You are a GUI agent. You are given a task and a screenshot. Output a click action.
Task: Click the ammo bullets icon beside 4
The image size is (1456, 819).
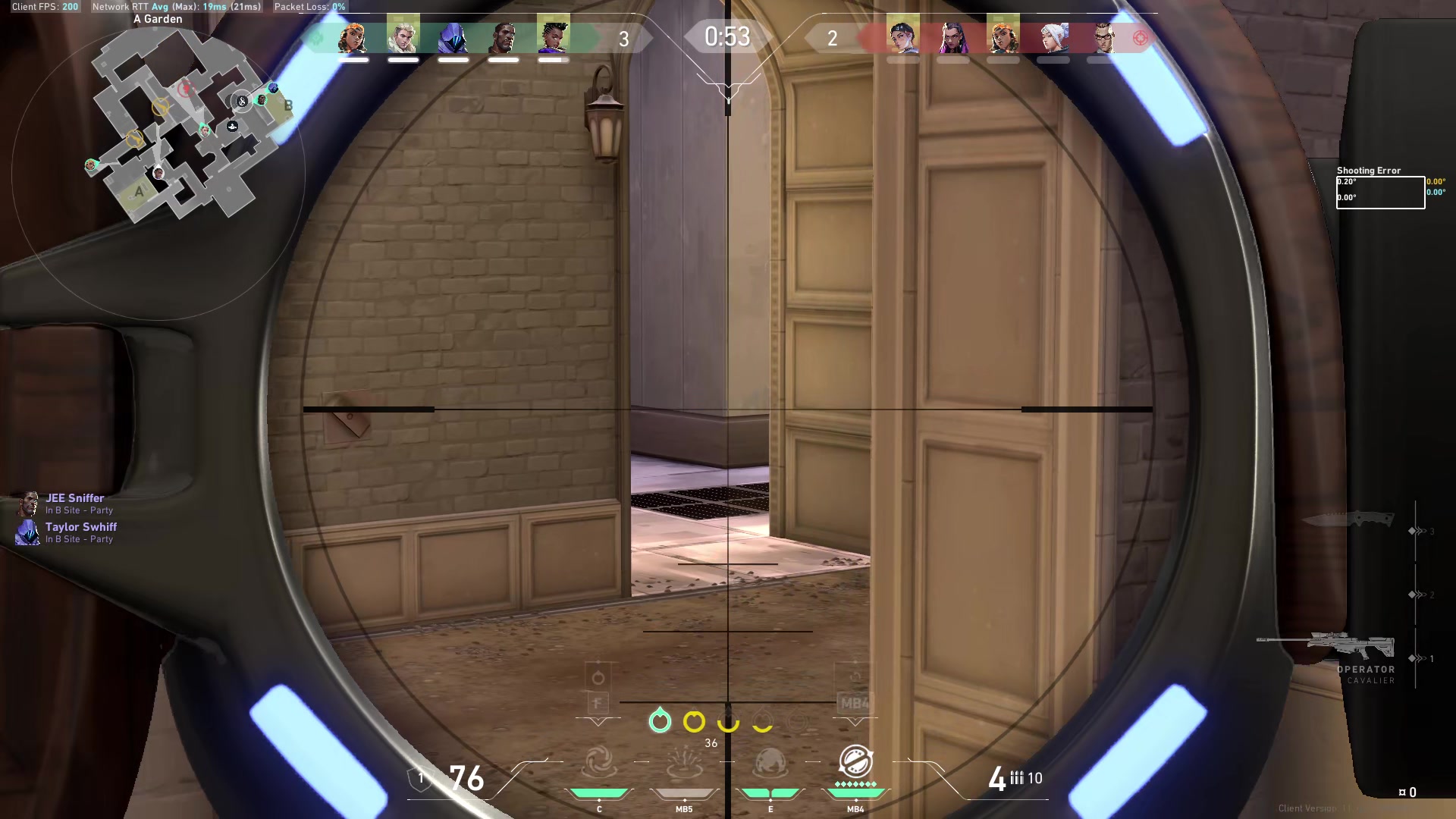pos(1016,778)
